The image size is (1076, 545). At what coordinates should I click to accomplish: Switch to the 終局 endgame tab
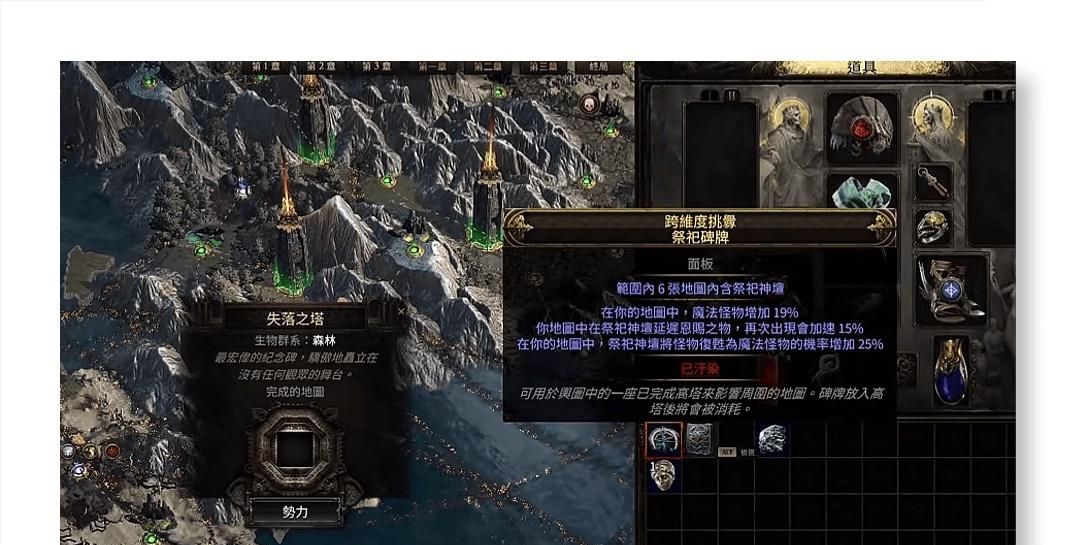coord(599,67)
